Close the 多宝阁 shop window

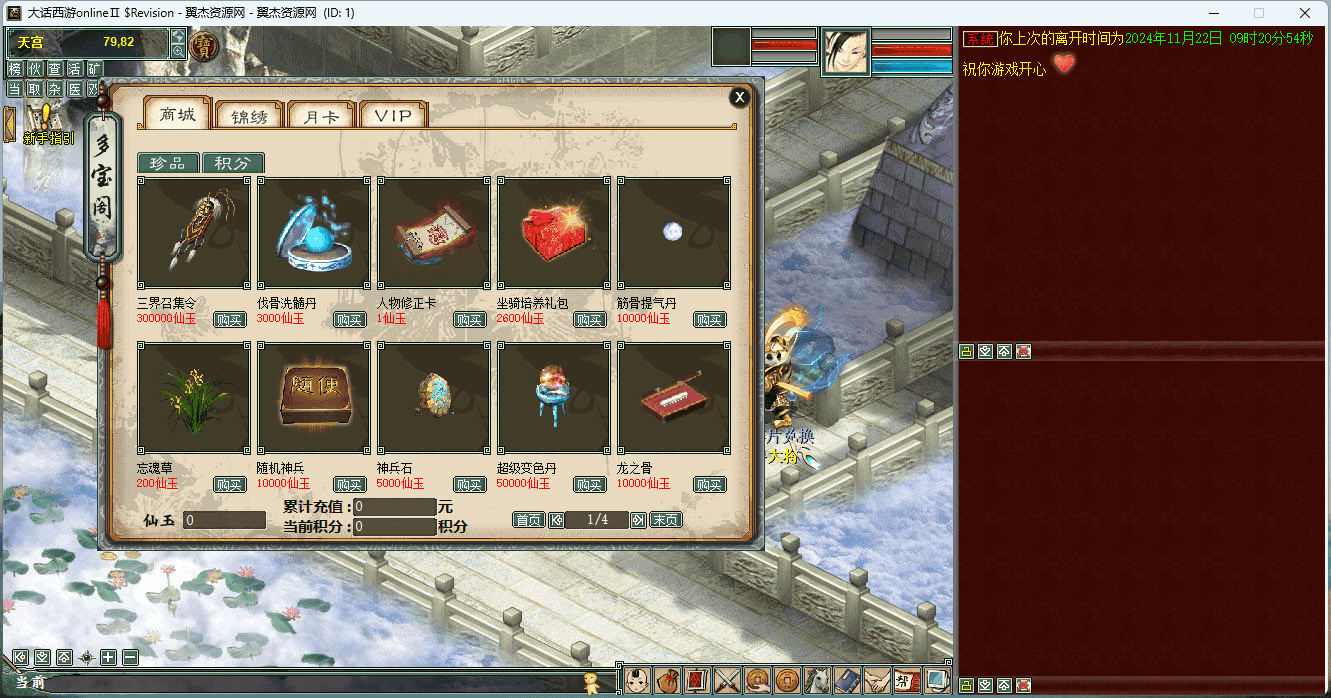coord(739,97)
